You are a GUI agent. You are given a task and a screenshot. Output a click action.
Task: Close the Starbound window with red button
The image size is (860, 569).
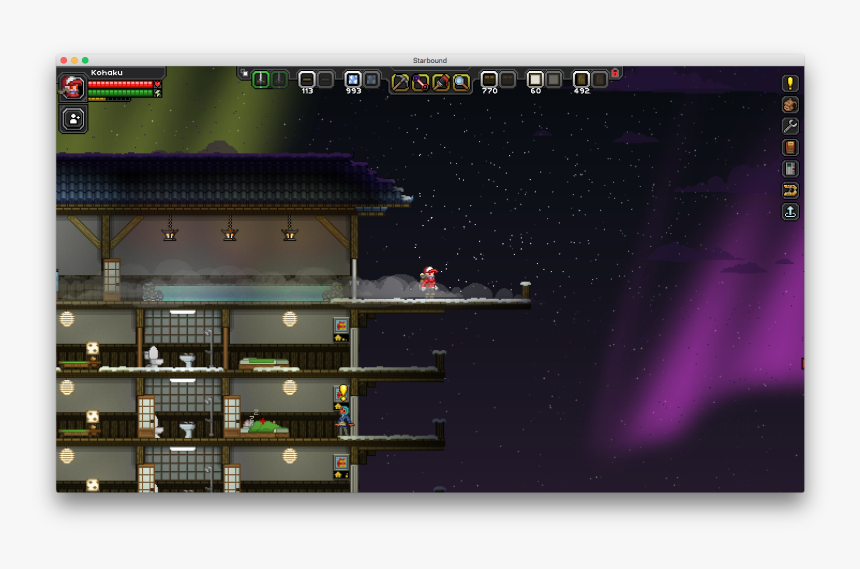pyautogui.click(x=64, y=61)
